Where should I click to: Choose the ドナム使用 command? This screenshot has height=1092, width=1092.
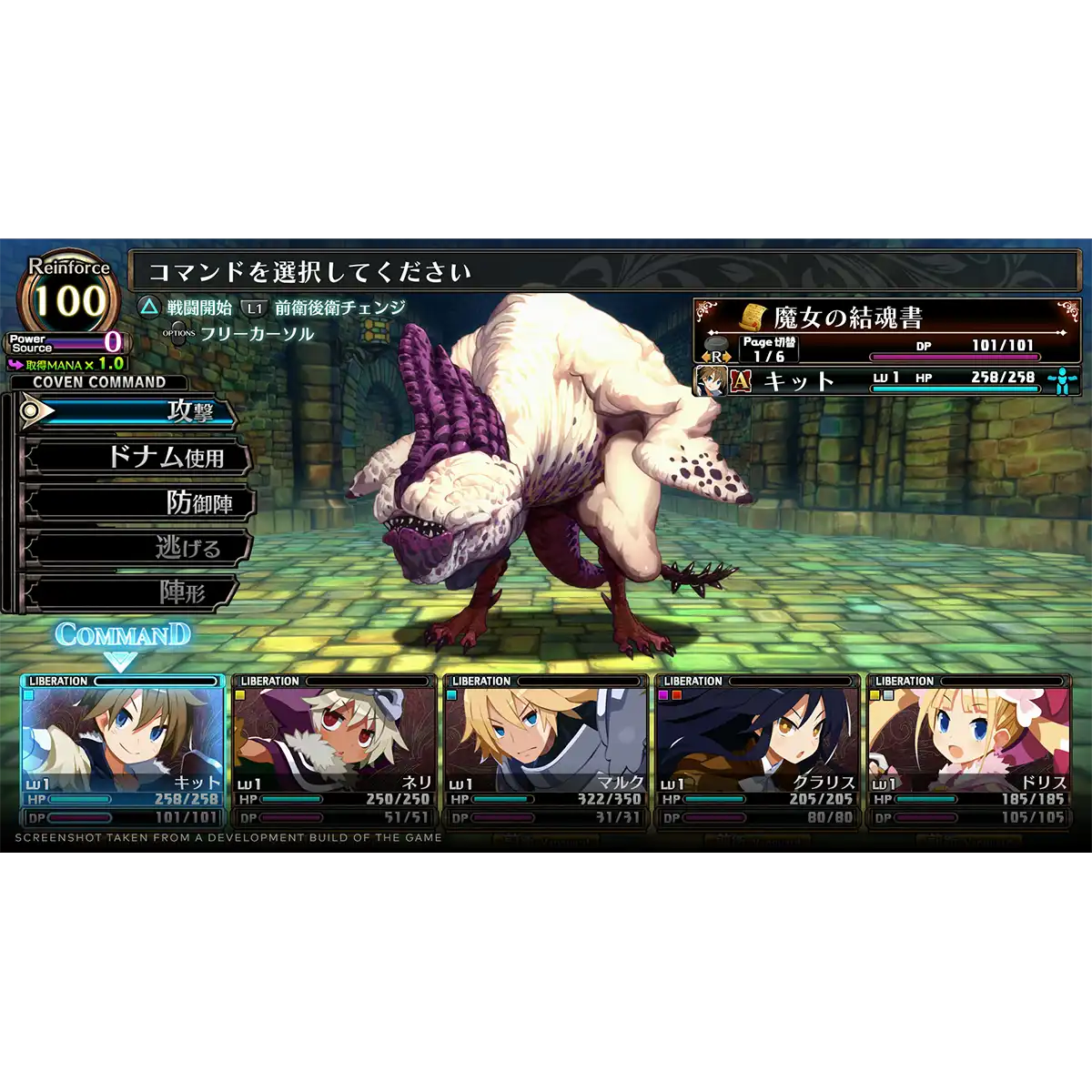pyautogui.click(x=136, y=457)
